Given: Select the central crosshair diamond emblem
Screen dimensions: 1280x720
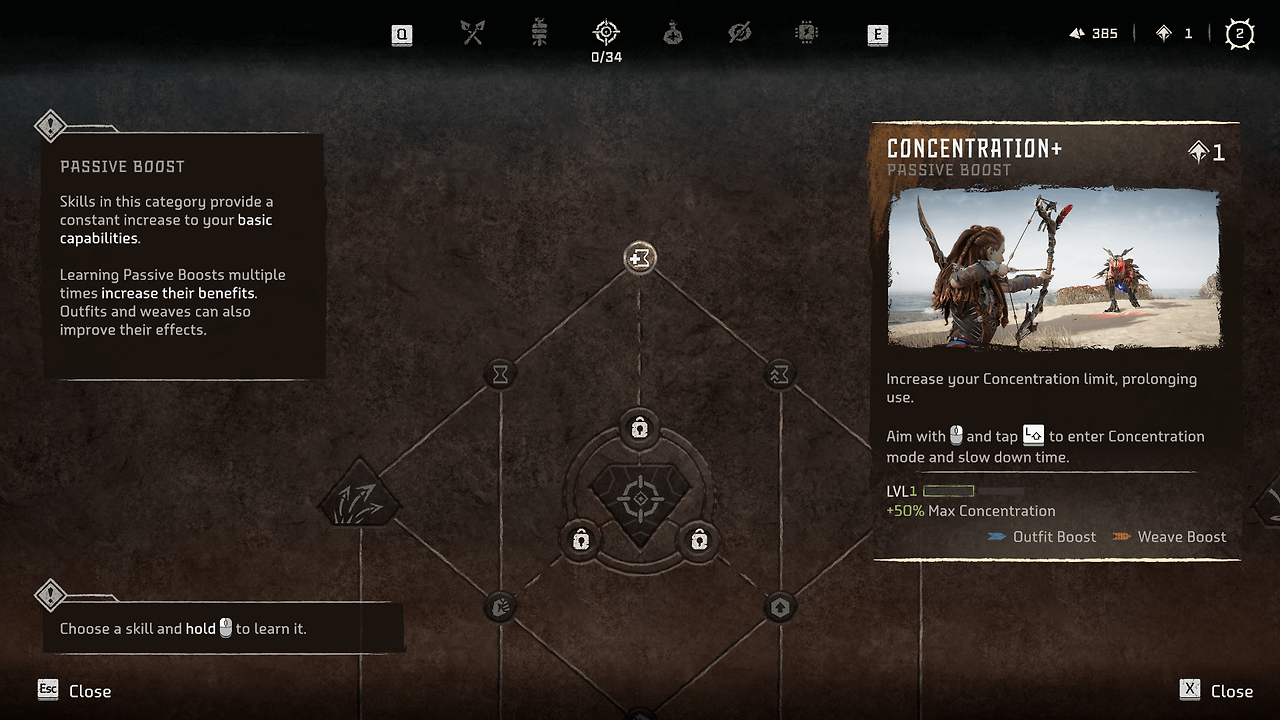Looking at the screenshot, I should [639, 499].
